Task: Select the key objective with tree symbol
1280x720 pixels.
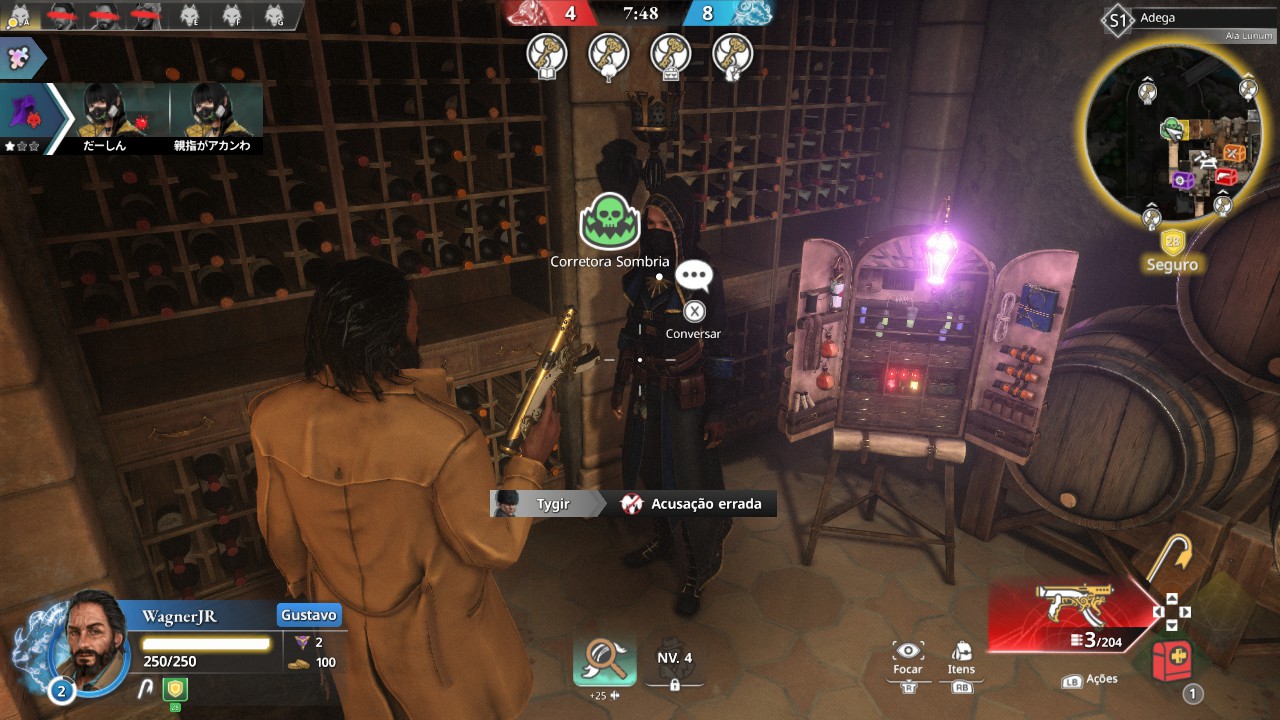Action: (x=608, y=54)
